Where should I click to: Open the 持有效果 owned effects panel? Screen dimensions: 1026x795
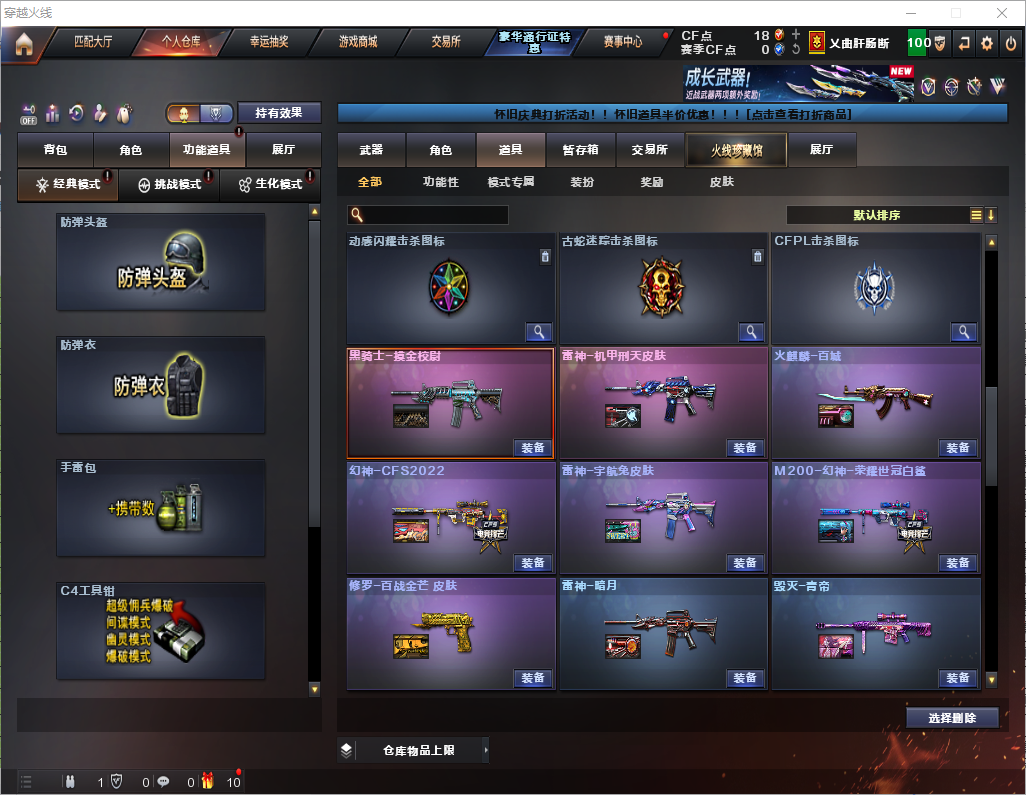[278, 113]
